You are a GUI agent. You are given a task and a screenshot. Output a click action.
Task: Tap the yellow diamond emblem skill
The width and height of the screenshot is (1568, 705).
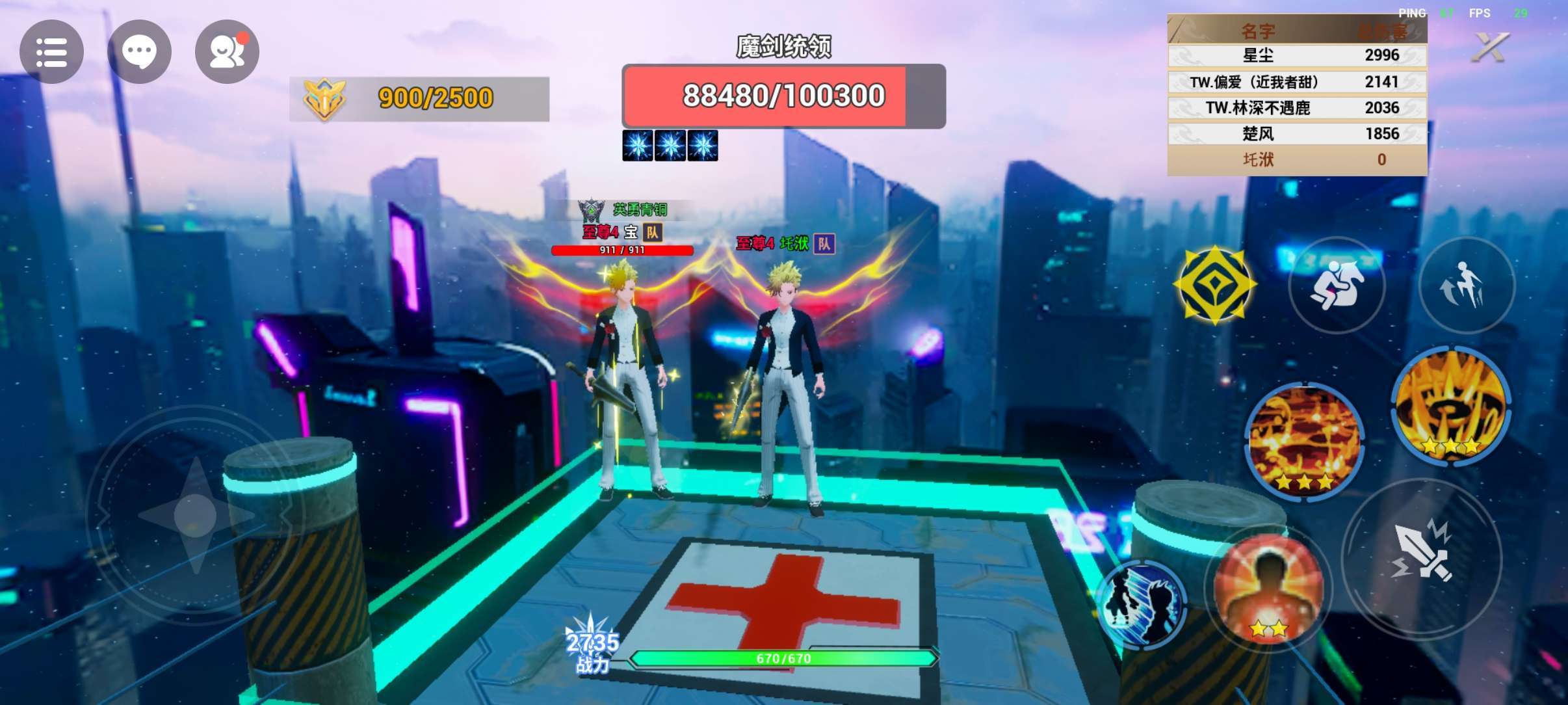pos(1214,285)
